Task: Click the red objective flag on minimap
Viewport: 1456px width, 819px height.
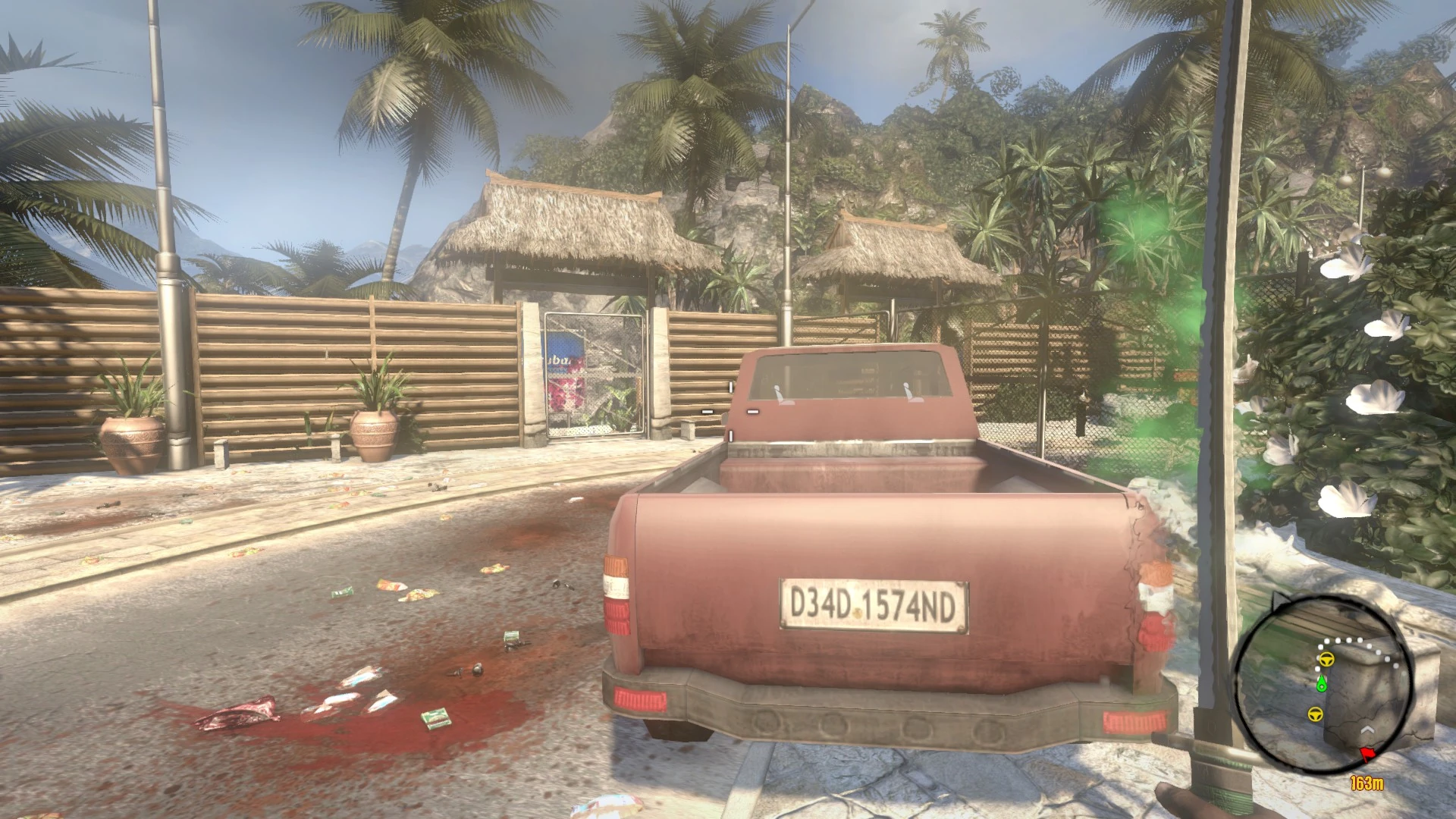Action: point(1368,753)
